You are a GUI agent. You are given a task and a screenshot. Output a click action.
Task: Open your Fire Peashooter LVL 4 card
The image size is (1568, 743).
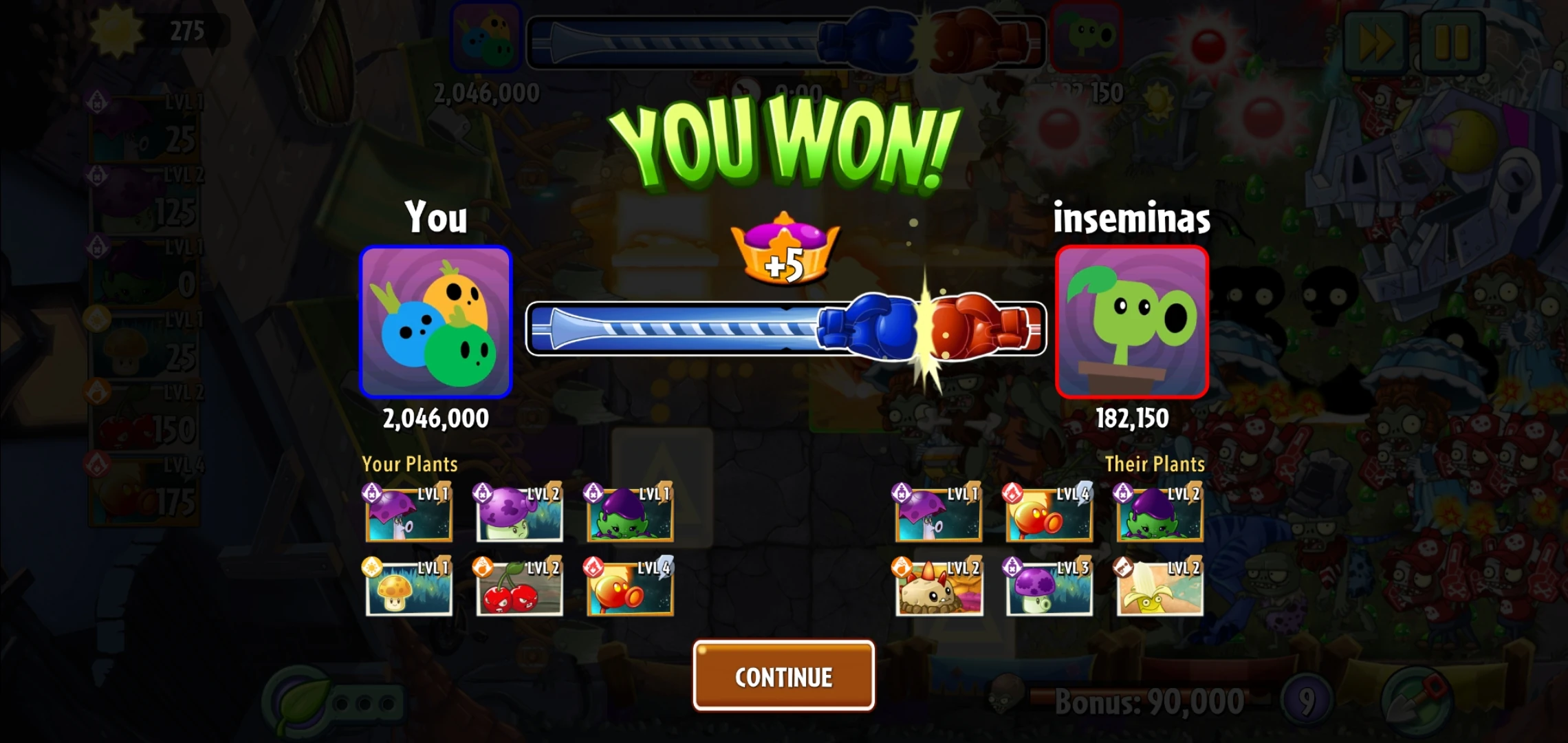629,590
